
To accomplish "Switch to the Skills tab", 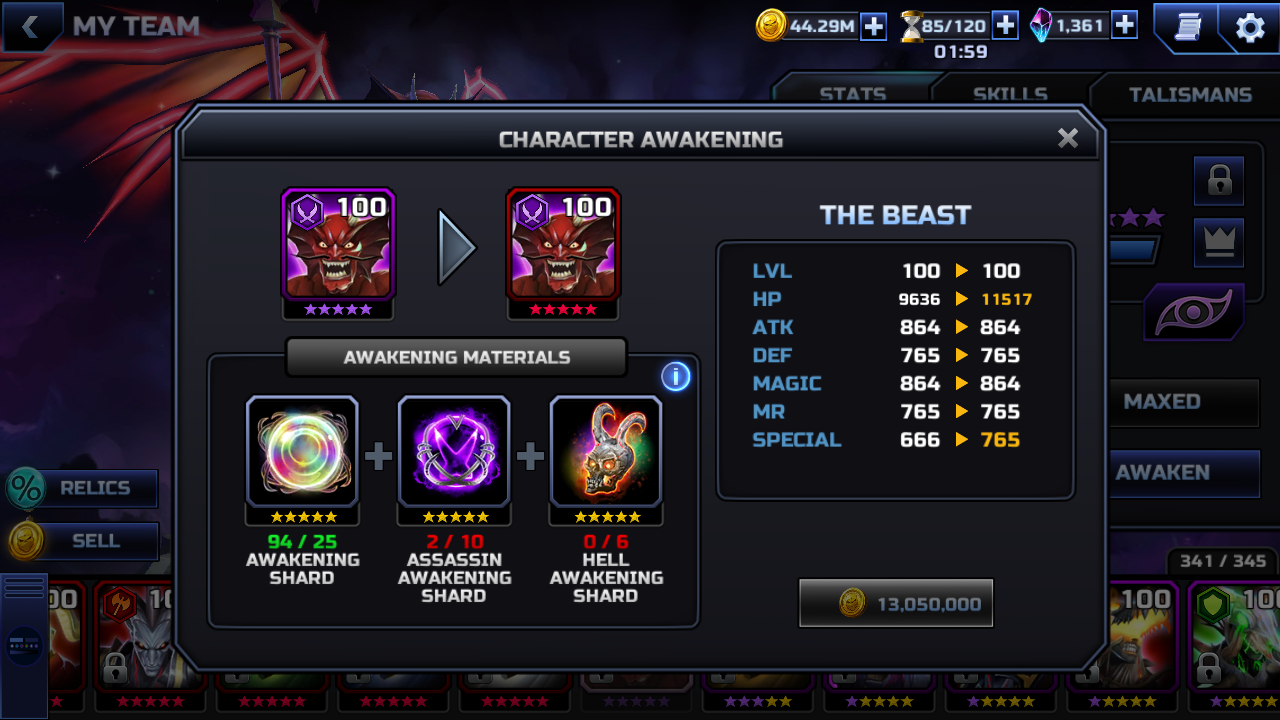I will (1010, 95).
